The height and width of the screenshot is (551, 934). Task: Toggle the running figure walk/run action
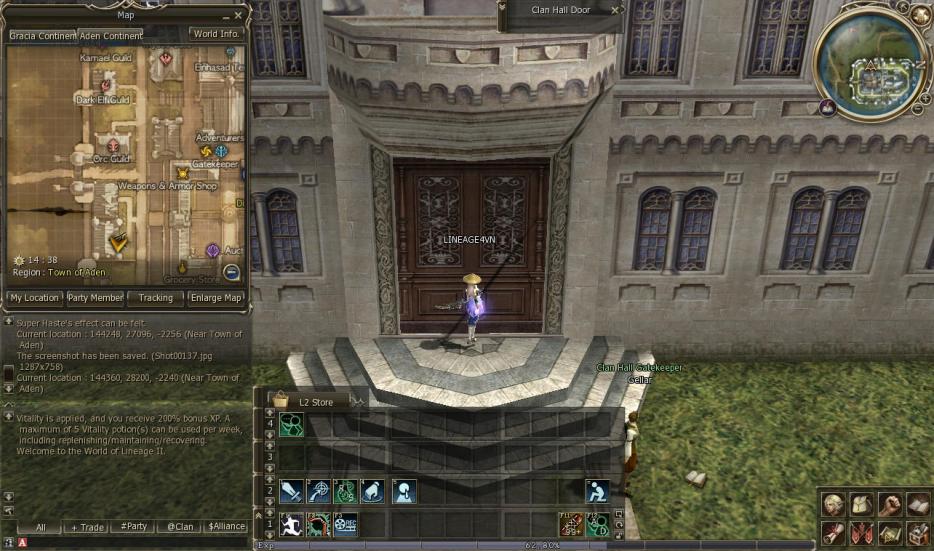pyautogui.click(x=291, y=524)
